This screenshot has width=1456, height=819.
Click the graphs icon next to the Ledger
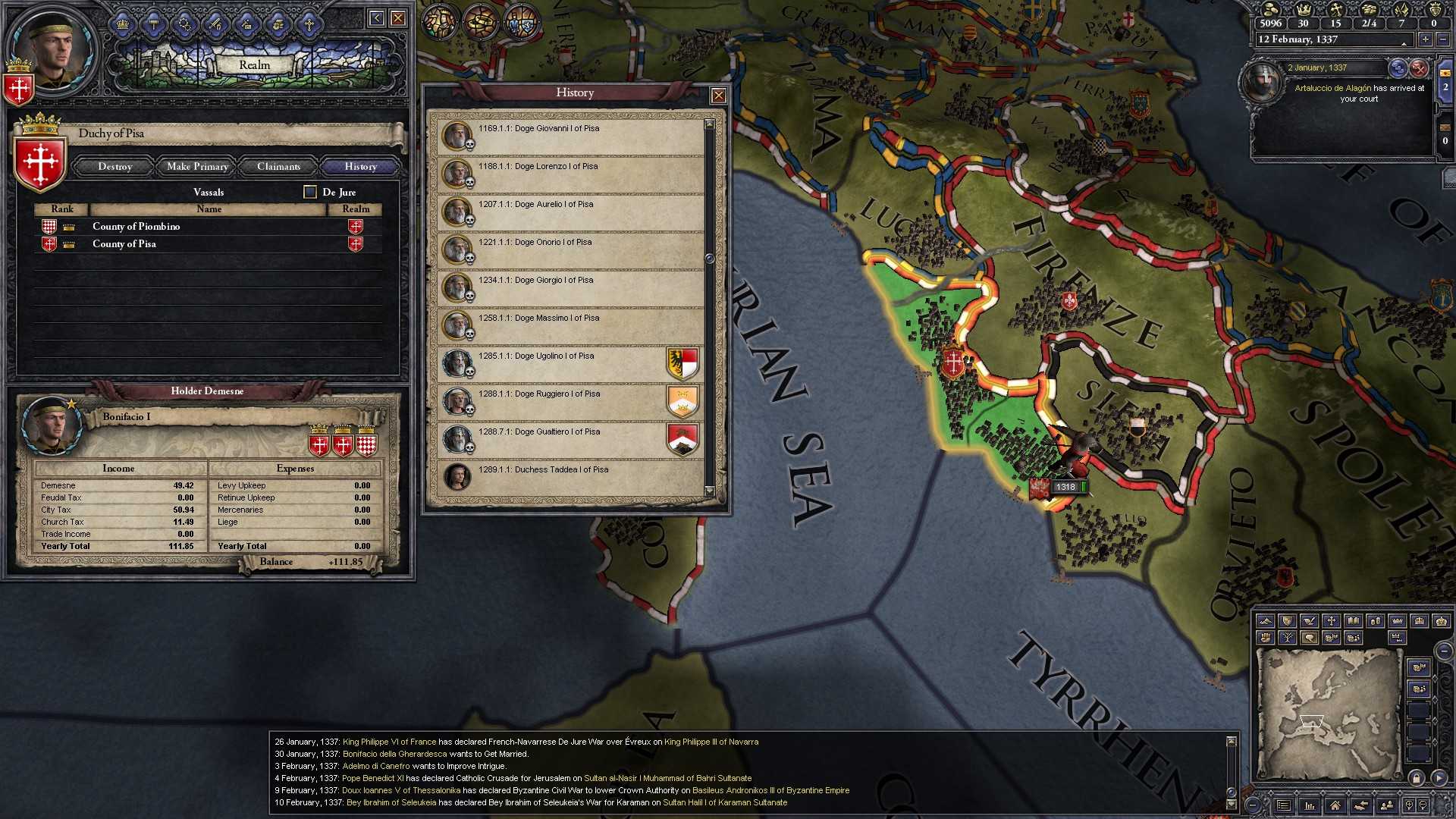tap(1310, 805)
